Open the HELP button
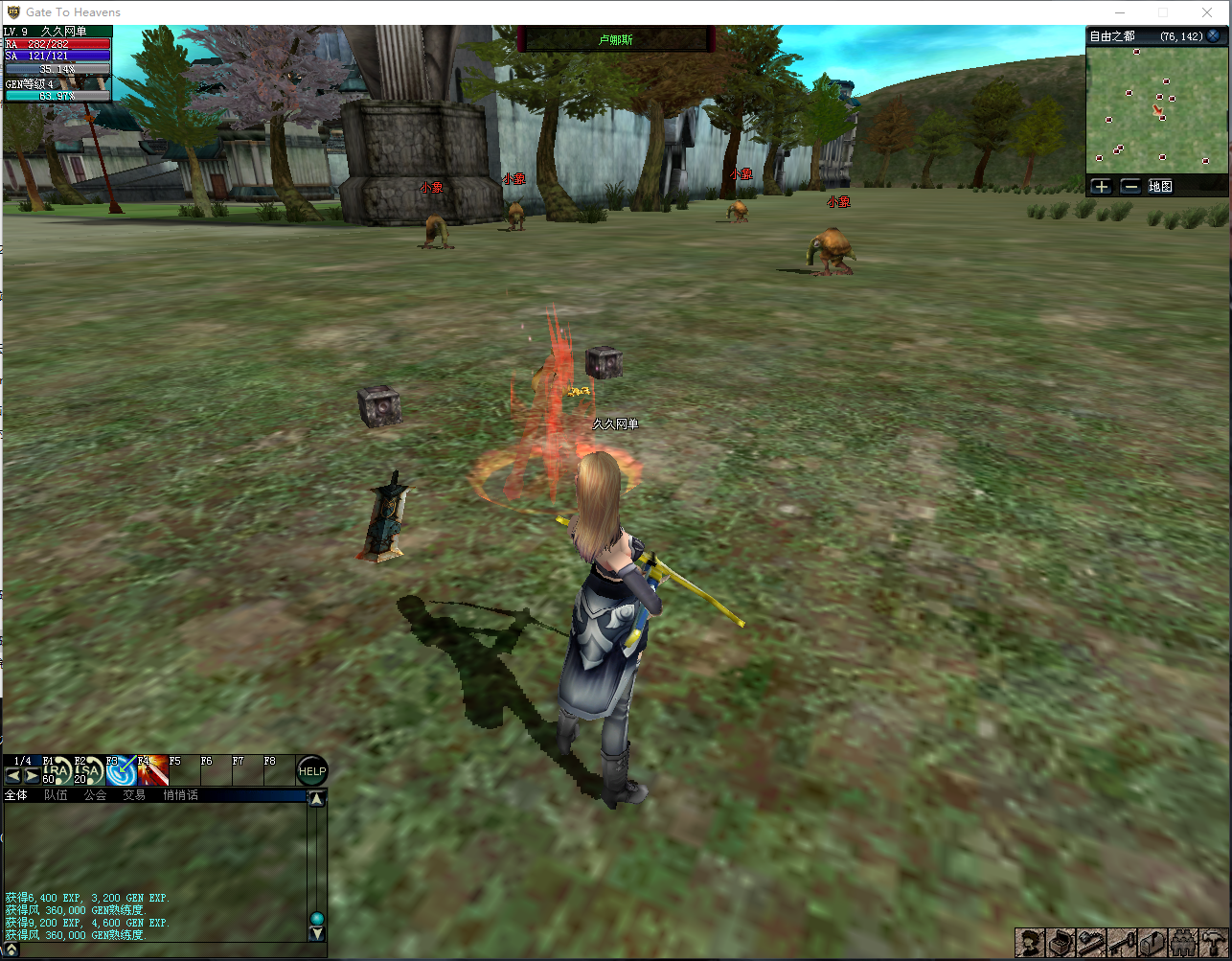Image resolution: width=1232 pixels, height=961 pixels. tap(312, 771)
